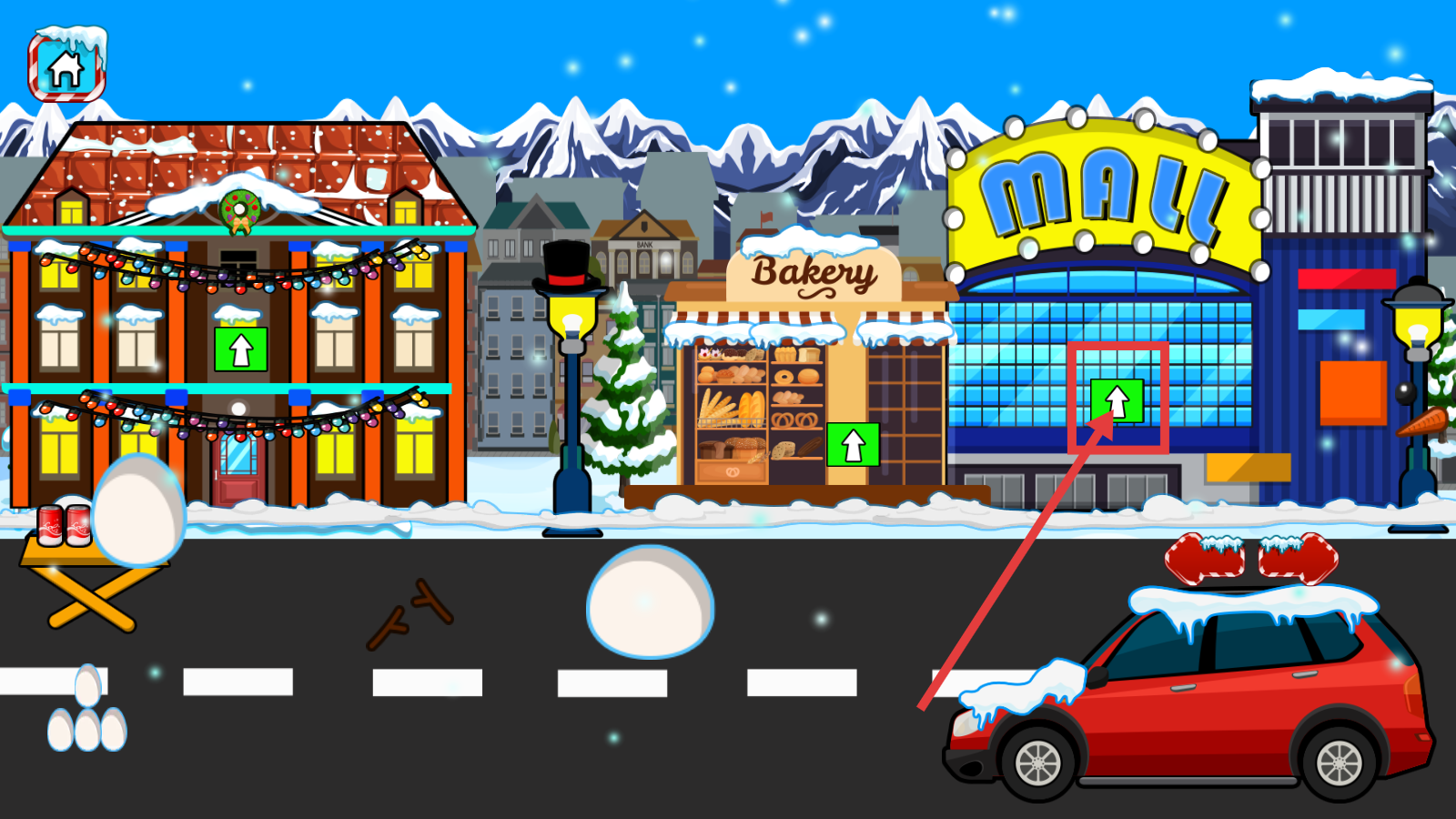Enter the bakery via green arrow

point(853,445)
